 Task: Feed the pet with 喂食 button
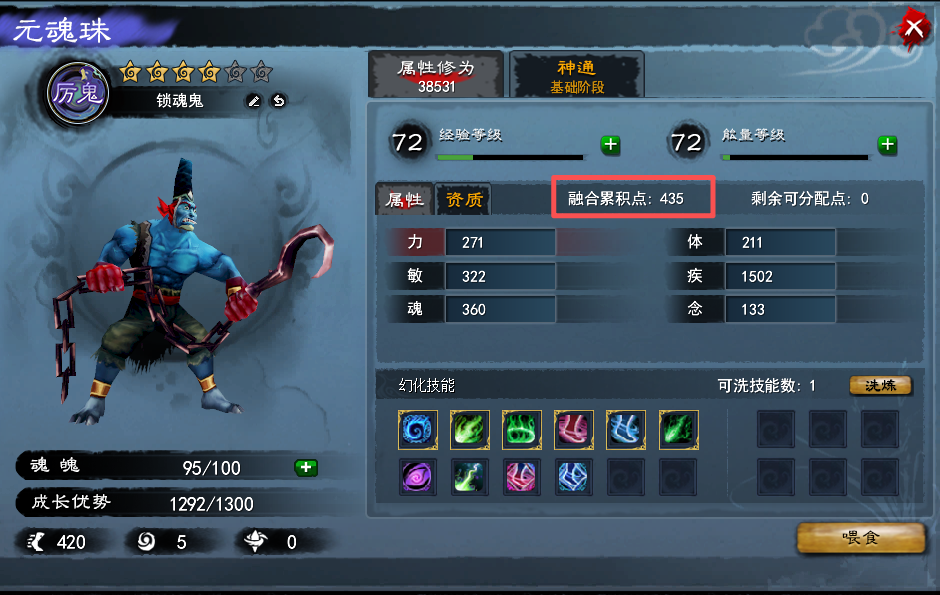860,538
